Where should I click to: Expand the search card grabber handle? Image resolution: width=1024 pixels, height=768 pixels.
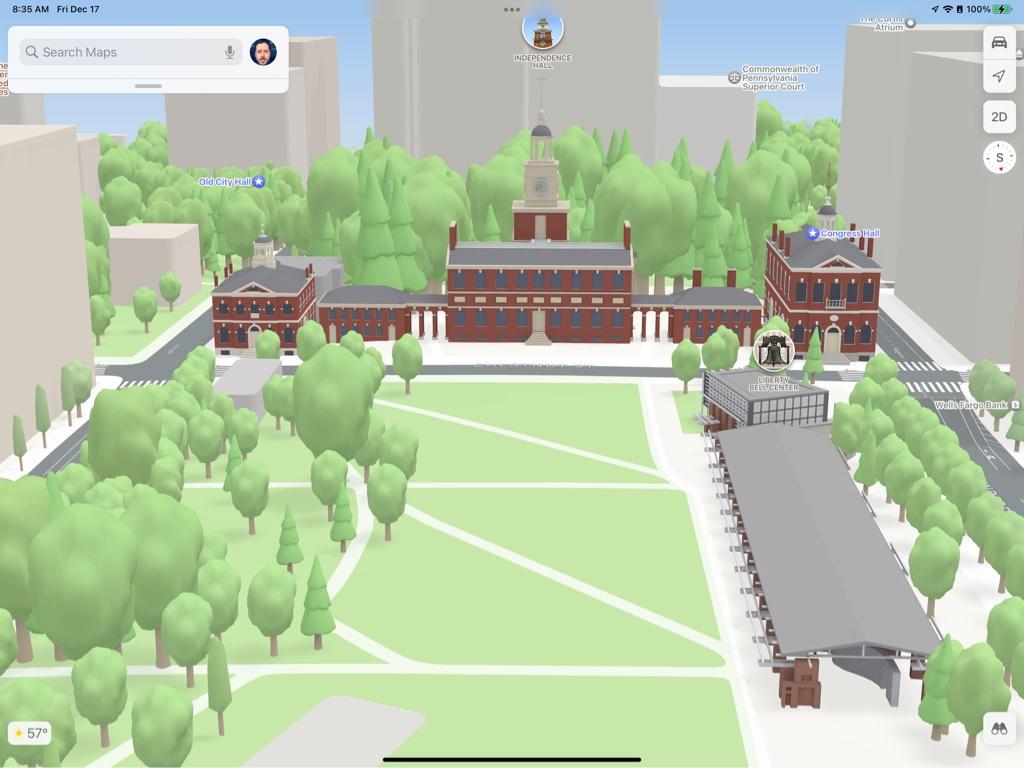point(148,86)
